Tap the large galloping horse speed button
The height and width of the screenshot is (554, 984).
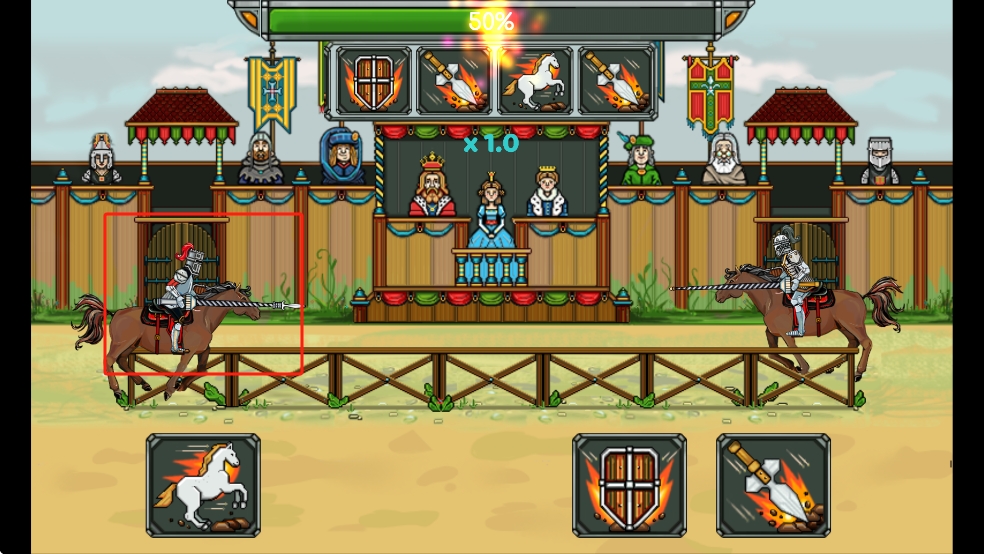[x=203, y=485]
